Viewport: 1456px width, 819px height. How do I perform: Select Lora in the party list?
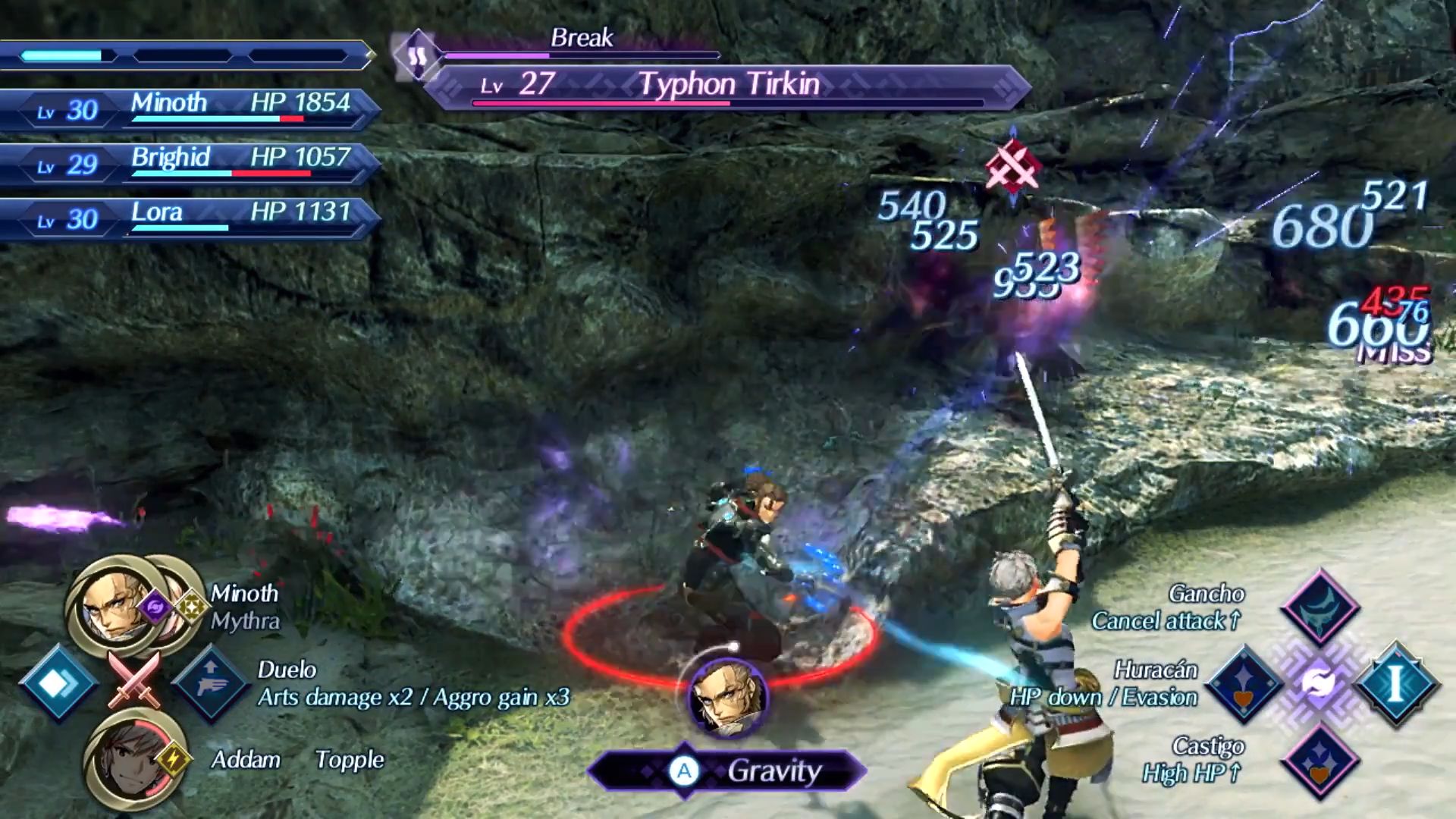coord(190,216)
